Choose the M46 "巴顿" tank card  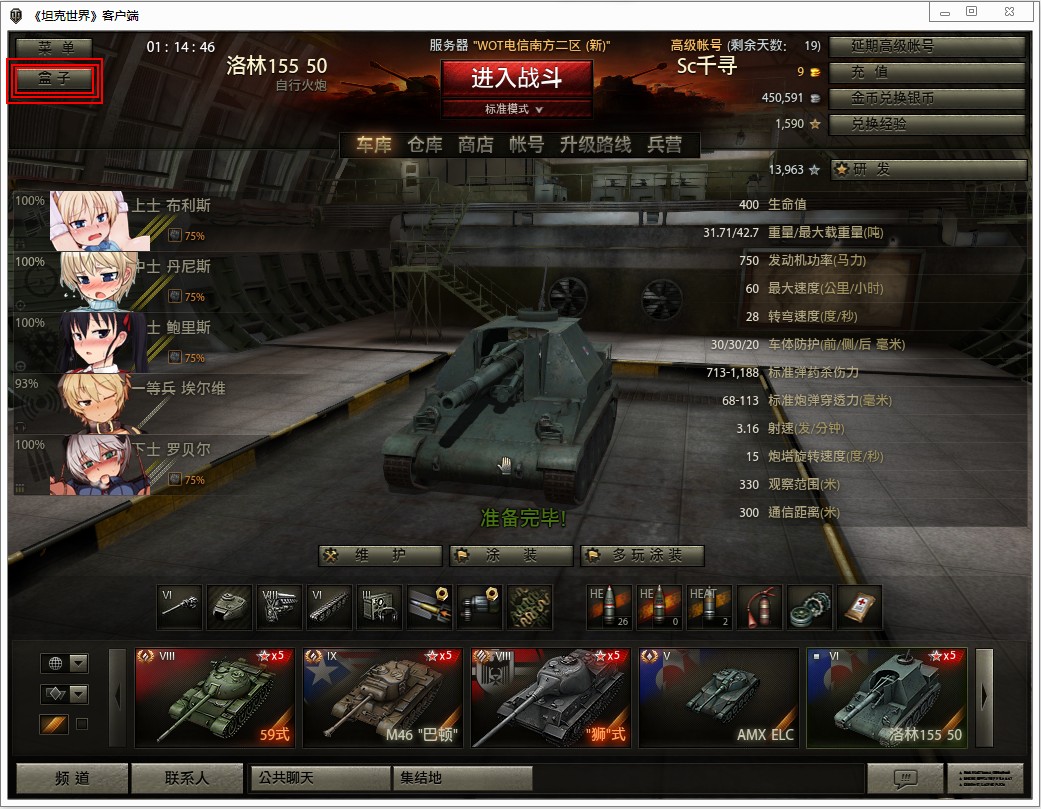pyautogui.click(x=382, y=697)
